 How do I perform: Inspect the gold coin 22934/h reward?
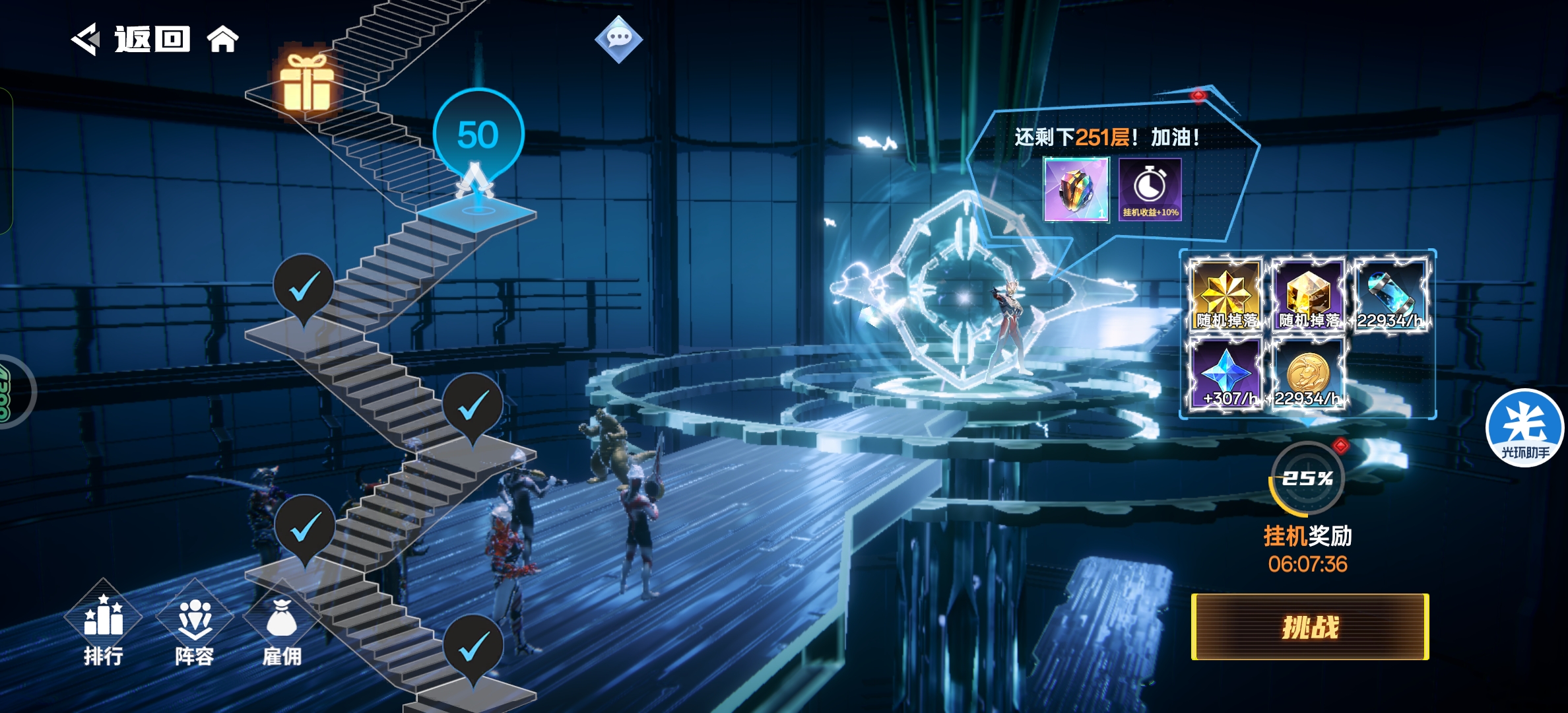(1308, 374)
